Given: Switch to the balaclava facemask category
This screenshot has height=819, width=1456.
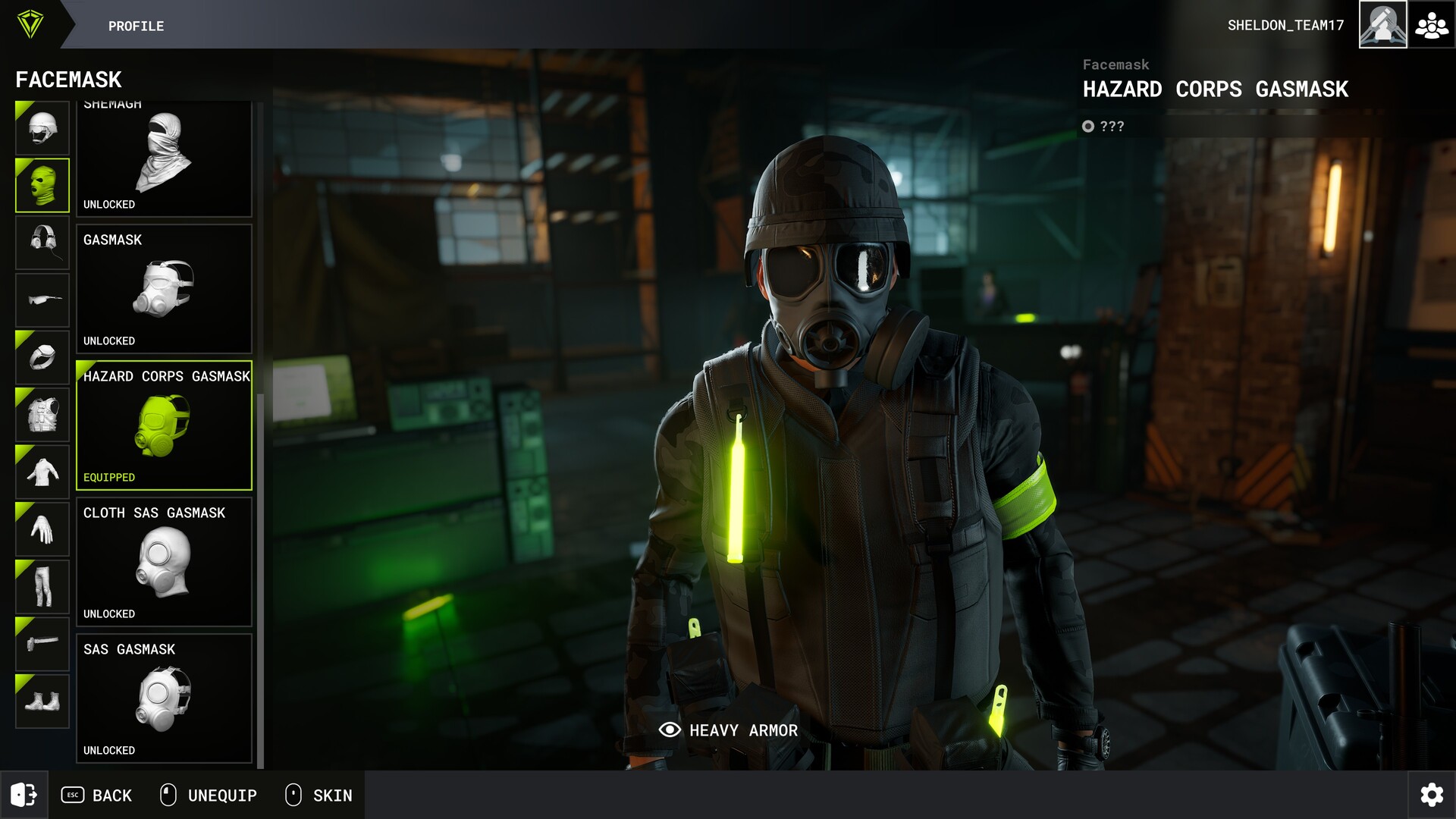Looking at the screenshot, I should (x=42, y=185).
